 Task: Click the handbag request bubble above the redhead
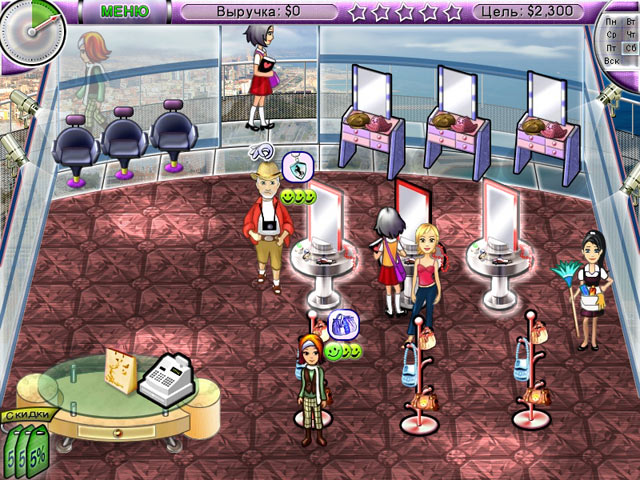click(343, 325)
